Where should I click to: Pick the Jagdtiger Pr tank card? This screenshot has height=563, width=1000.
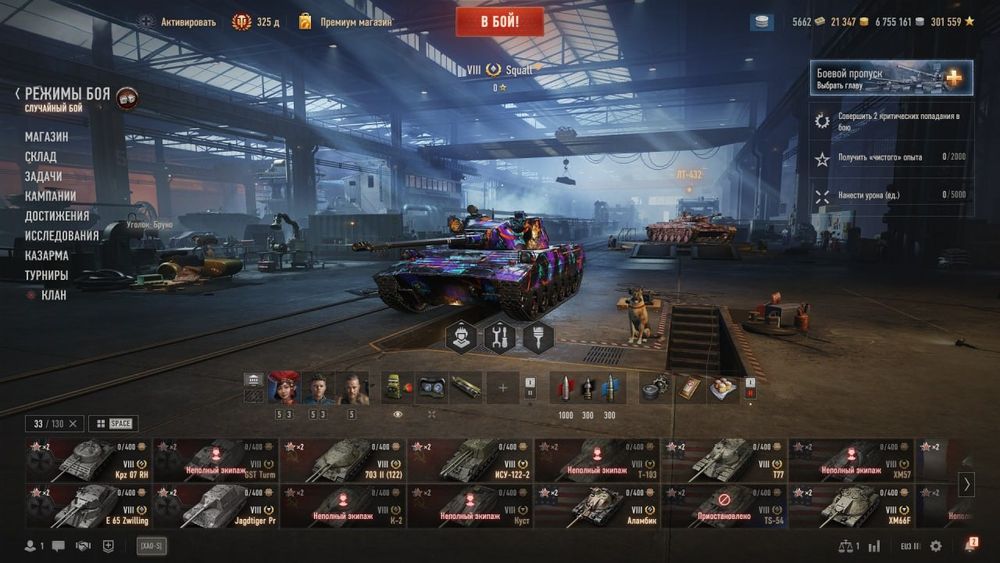click(215, 506)
